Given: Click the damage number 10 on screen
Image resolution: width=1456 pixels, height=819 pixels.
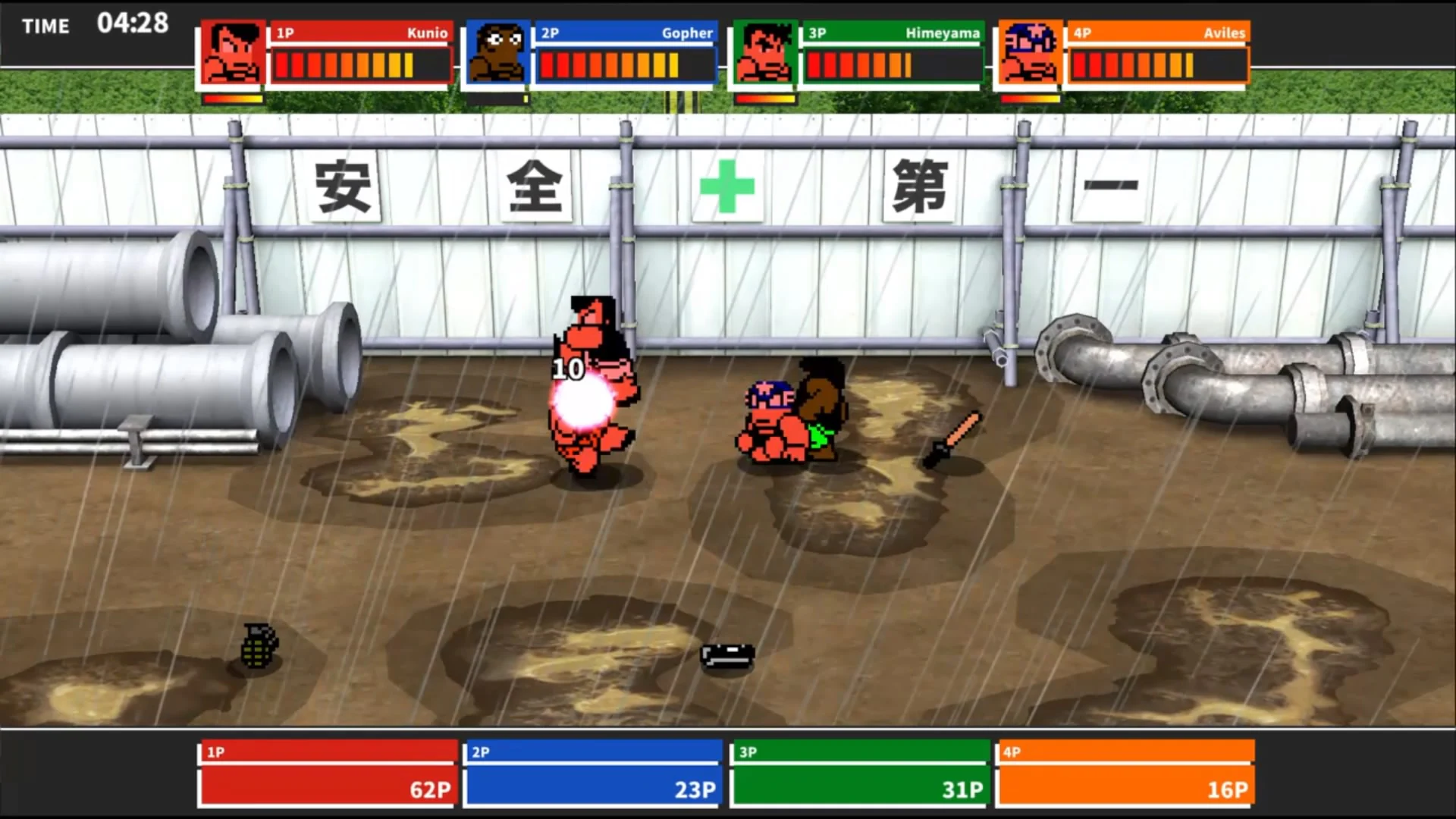Looking at the screenshot, I should pos(569,369).
